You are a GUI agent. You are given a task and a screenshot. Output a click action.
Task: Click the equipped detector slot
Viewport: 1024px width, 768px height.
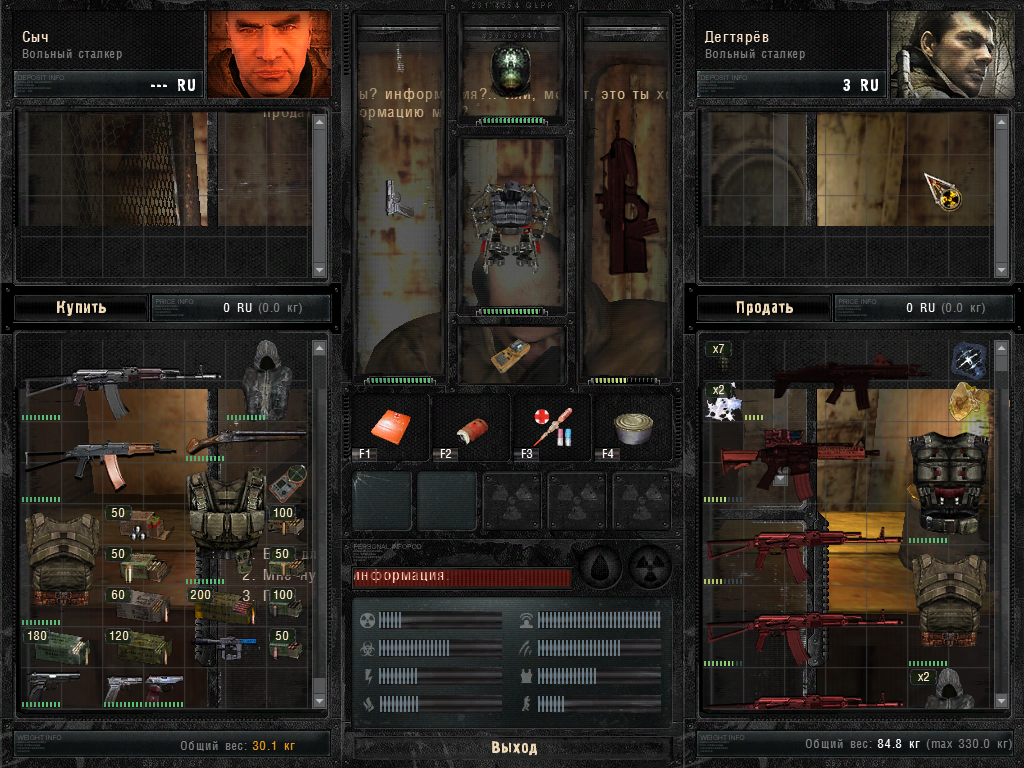512,355
